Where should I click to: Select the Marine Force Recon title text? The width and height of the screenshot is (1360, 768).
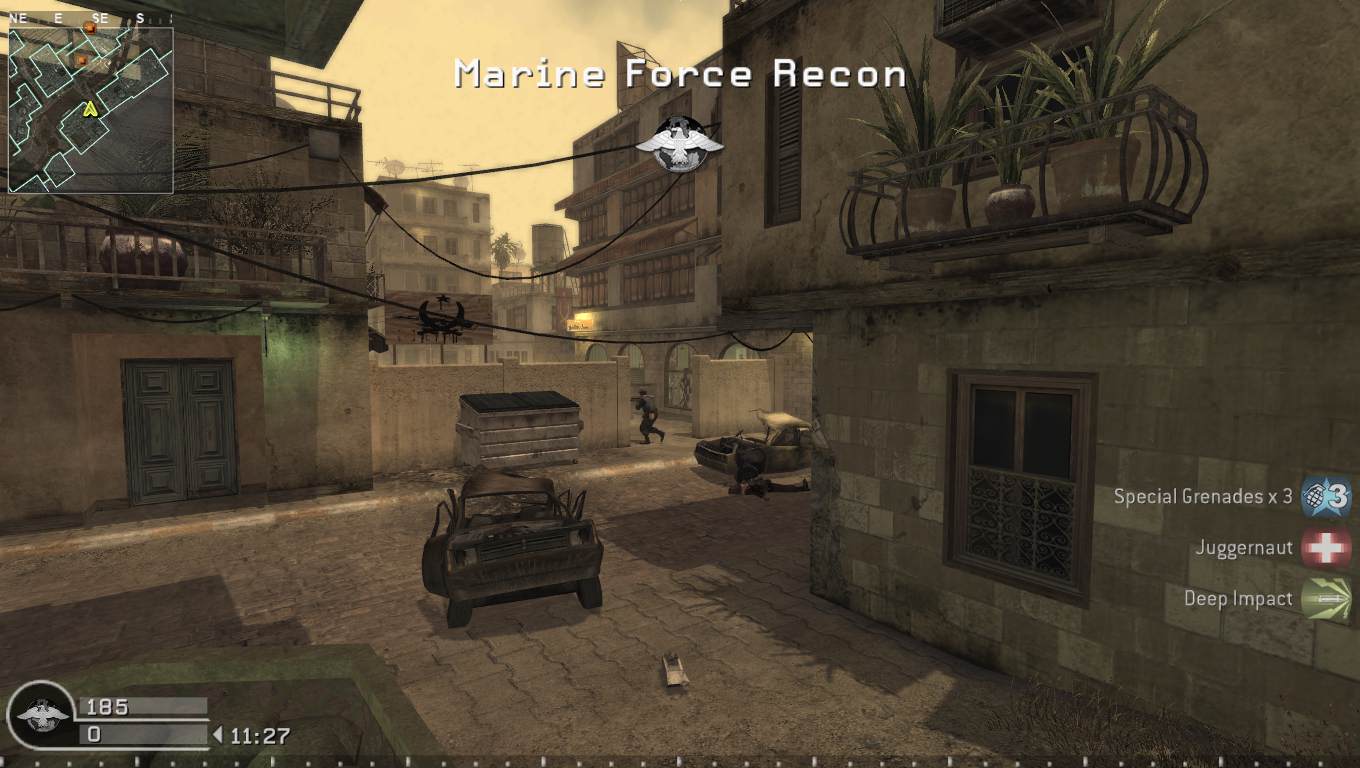click(x=680, y=73)
